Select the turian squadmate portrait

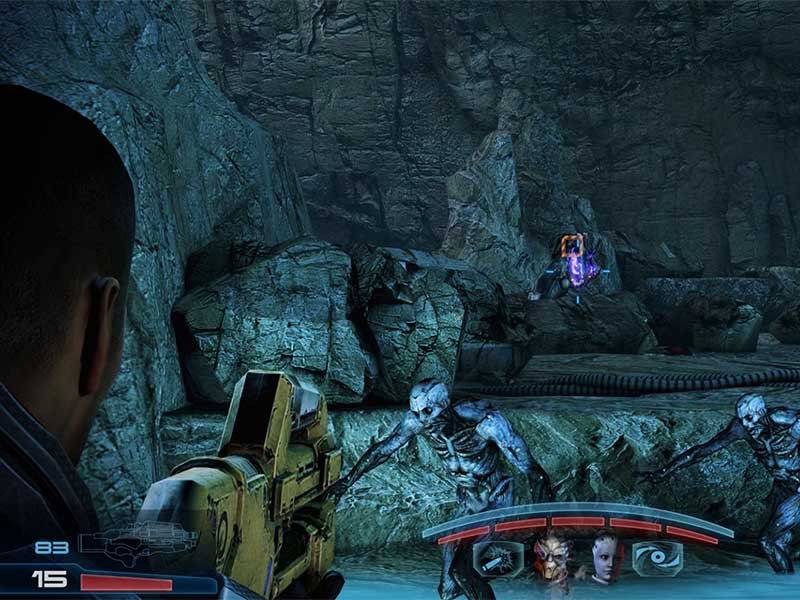click(x=550, y=556)
